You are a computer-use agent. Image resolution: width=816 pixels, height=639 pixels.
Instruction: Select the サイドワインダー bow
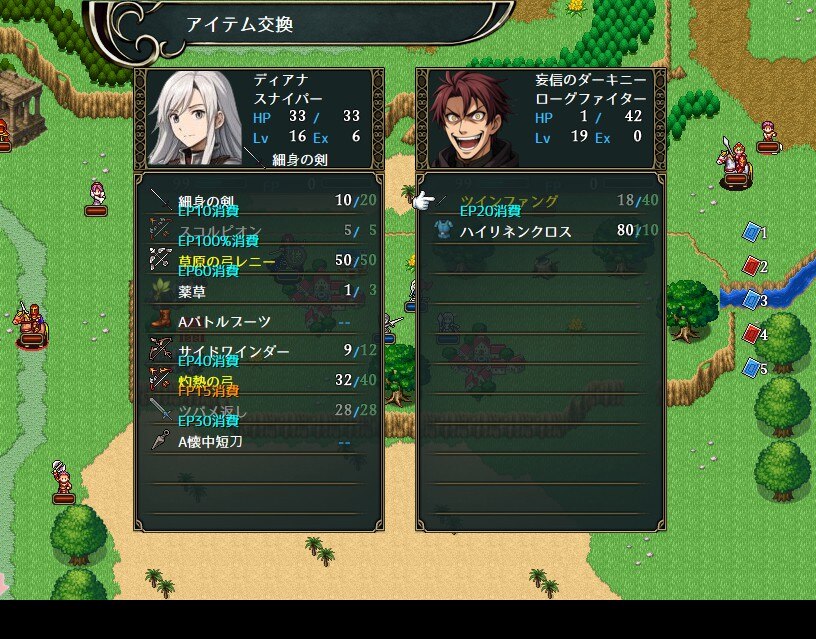point(258,351)
